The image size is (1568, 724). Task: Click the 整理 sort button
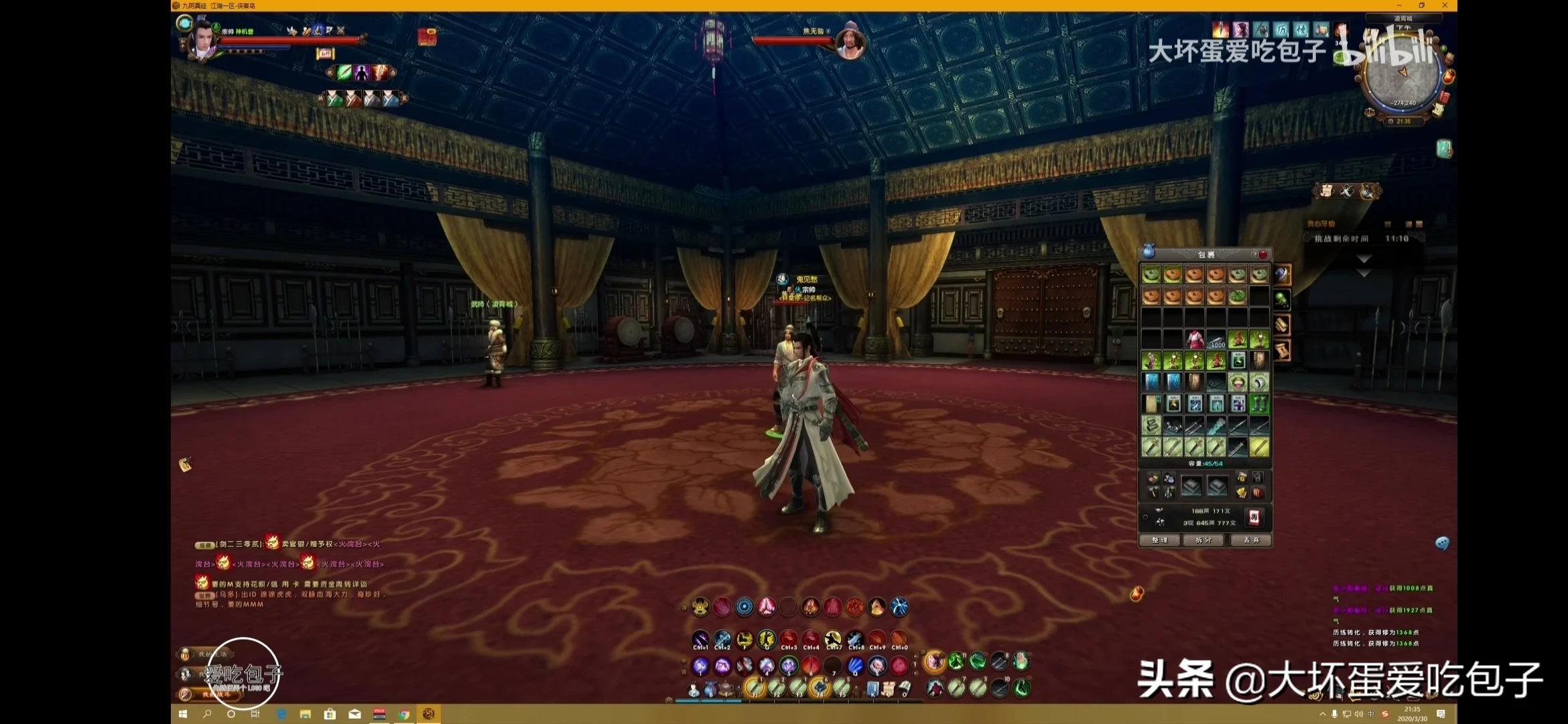(1159, 540)
